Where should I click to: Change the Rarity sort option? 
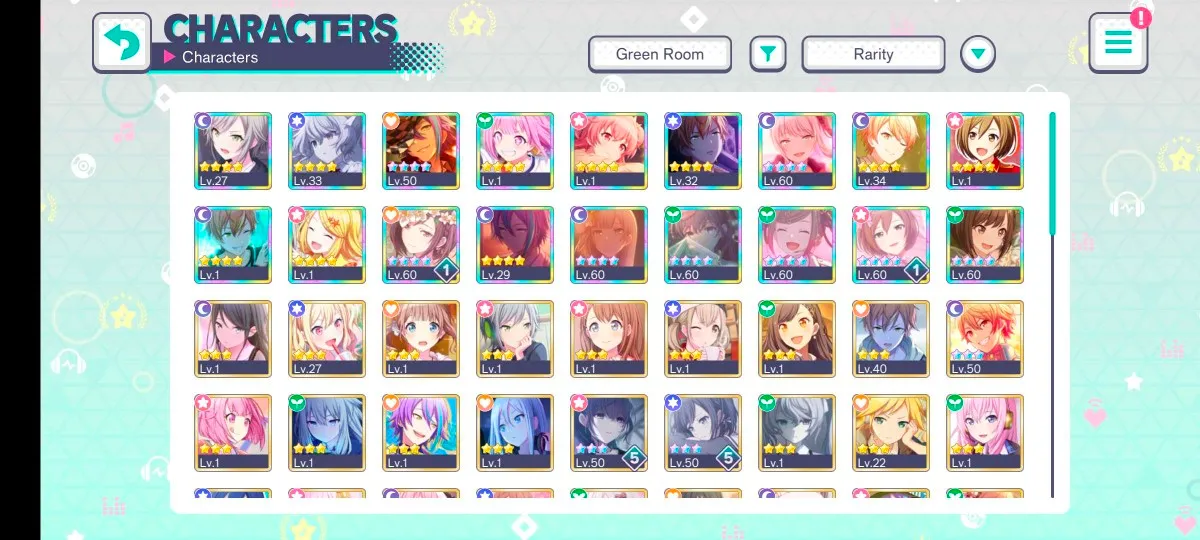click(x=873, y=54)
